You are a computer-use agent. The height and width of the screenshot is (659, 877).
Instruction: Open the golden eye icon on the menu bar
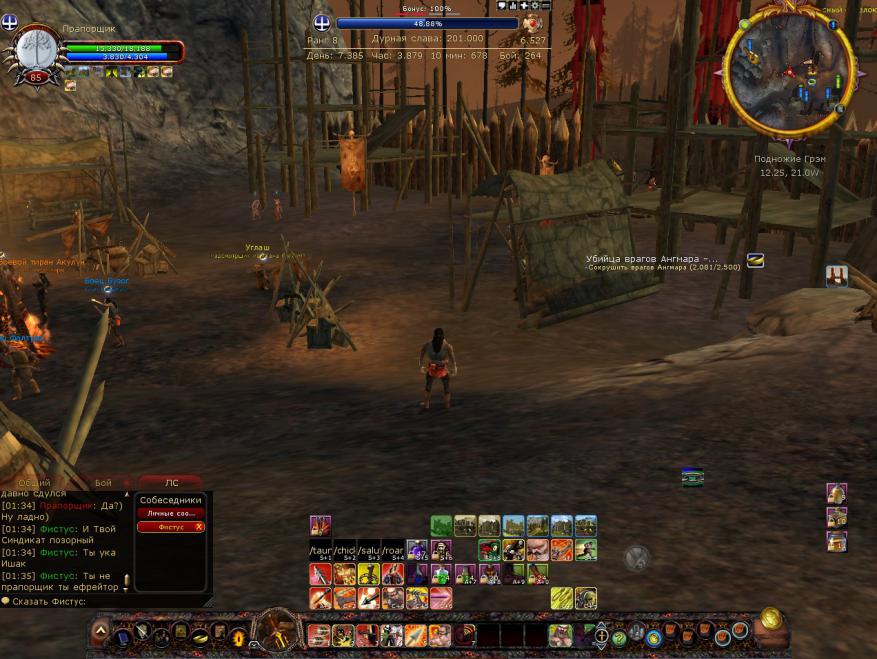[x=238, y=636]
